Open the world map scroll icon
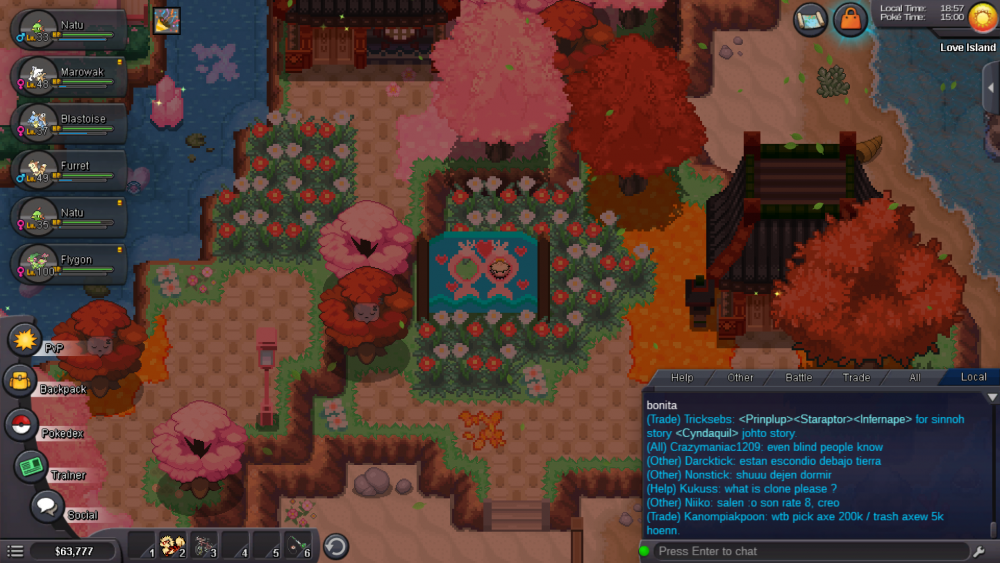The height and width of the screenshot is (563, 1000). [x=811, y=19]
